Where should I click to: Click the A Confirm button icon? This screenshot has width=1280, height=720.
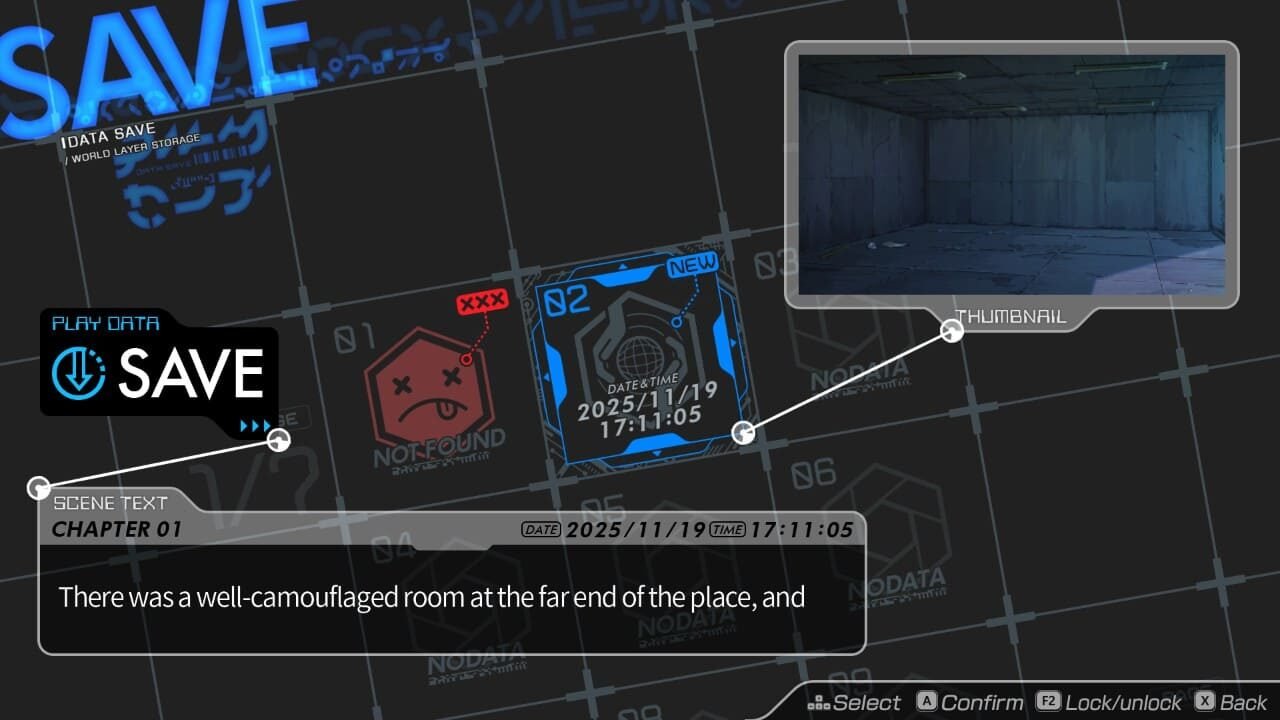point(926,701)
